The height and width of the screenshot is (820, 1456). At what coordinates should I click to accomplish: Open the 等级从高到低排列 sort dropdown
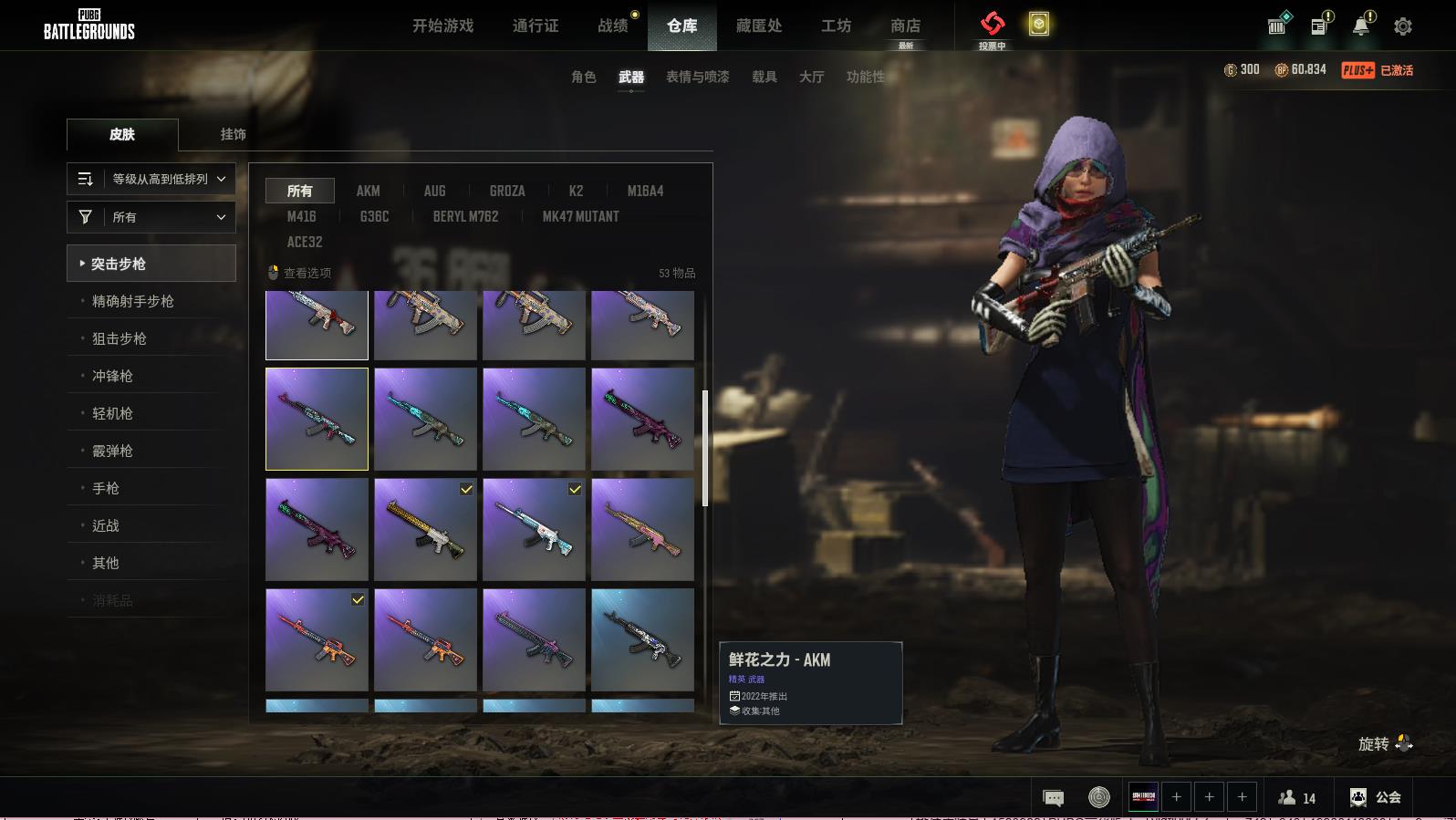(151, 179)
